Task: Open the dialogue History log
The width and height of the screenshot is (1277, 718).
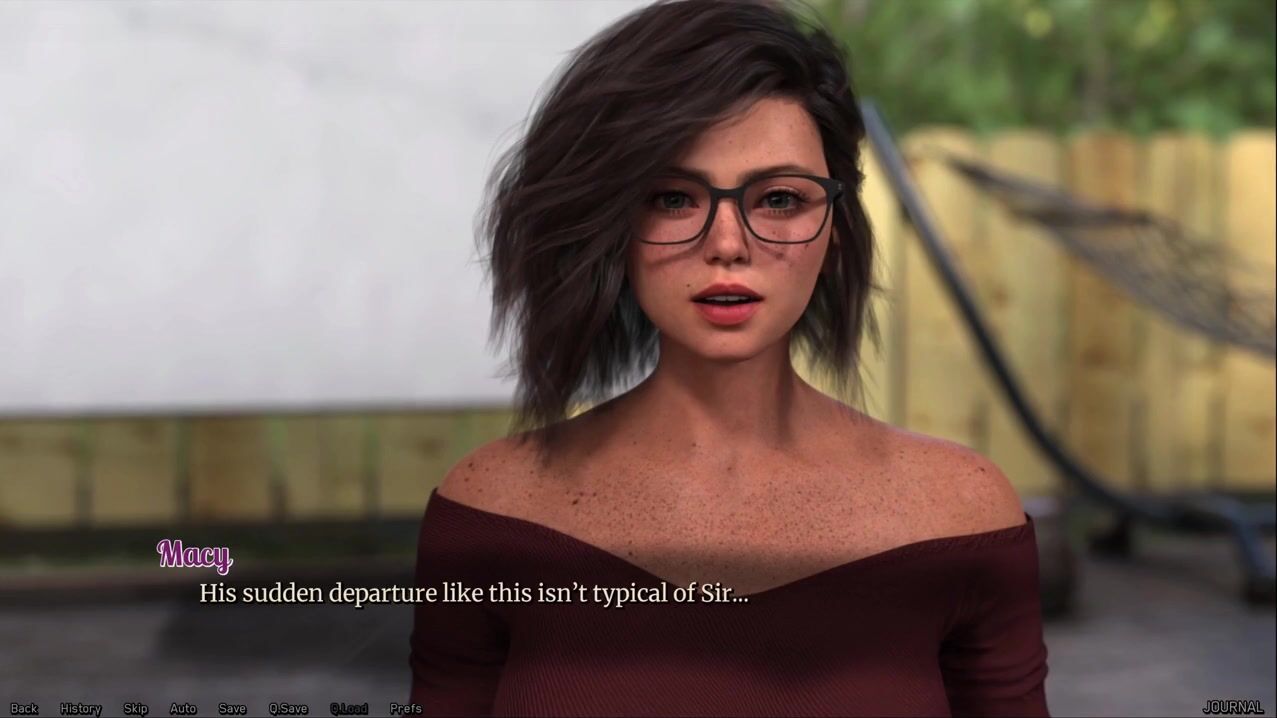Action: (x=81, y=709)
